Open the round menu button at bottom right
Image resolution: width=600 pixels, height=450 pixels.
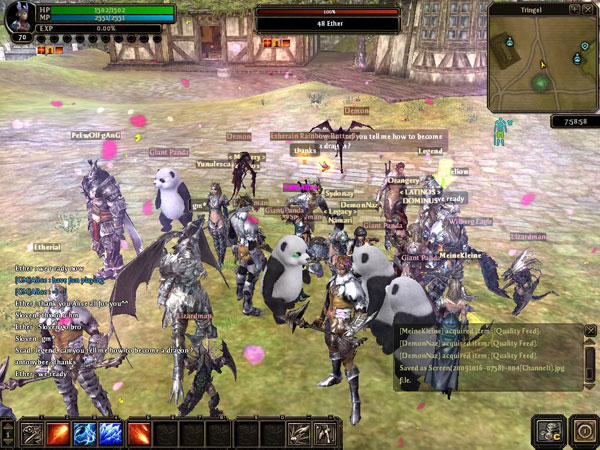584,432
